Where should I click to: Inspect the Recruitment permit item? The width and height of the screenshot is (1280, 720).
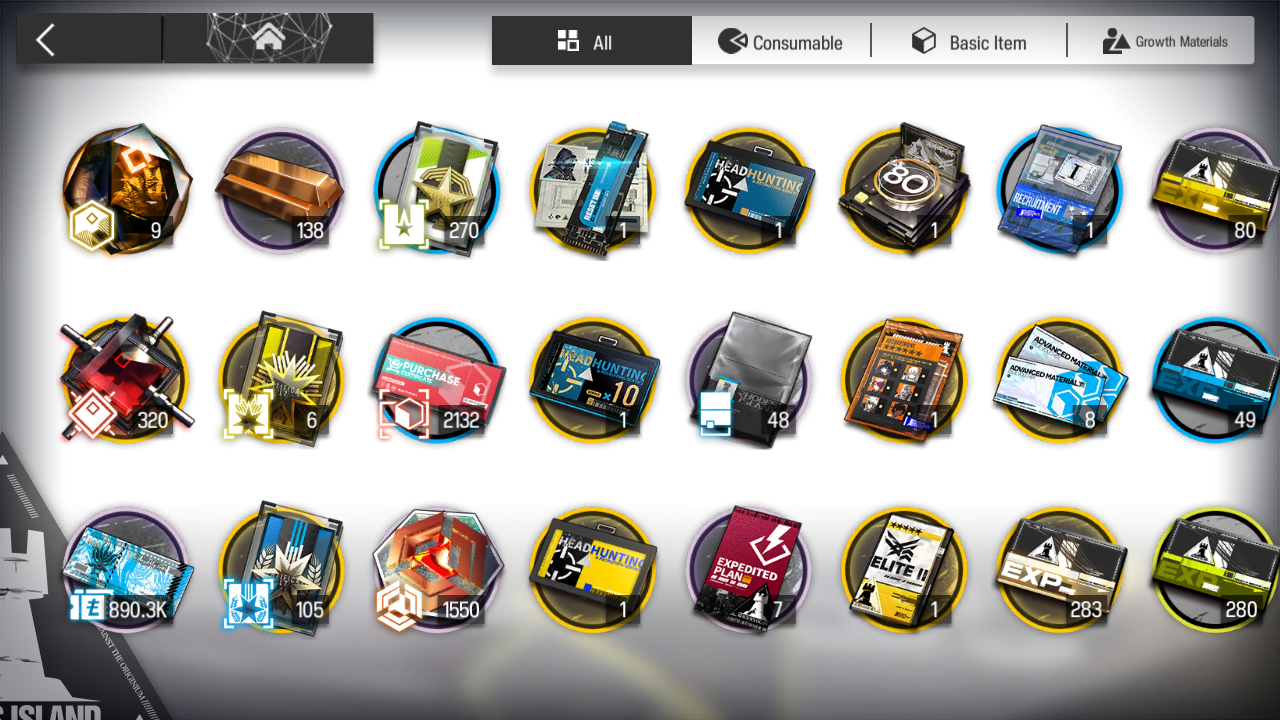[x=1060, y=190]
